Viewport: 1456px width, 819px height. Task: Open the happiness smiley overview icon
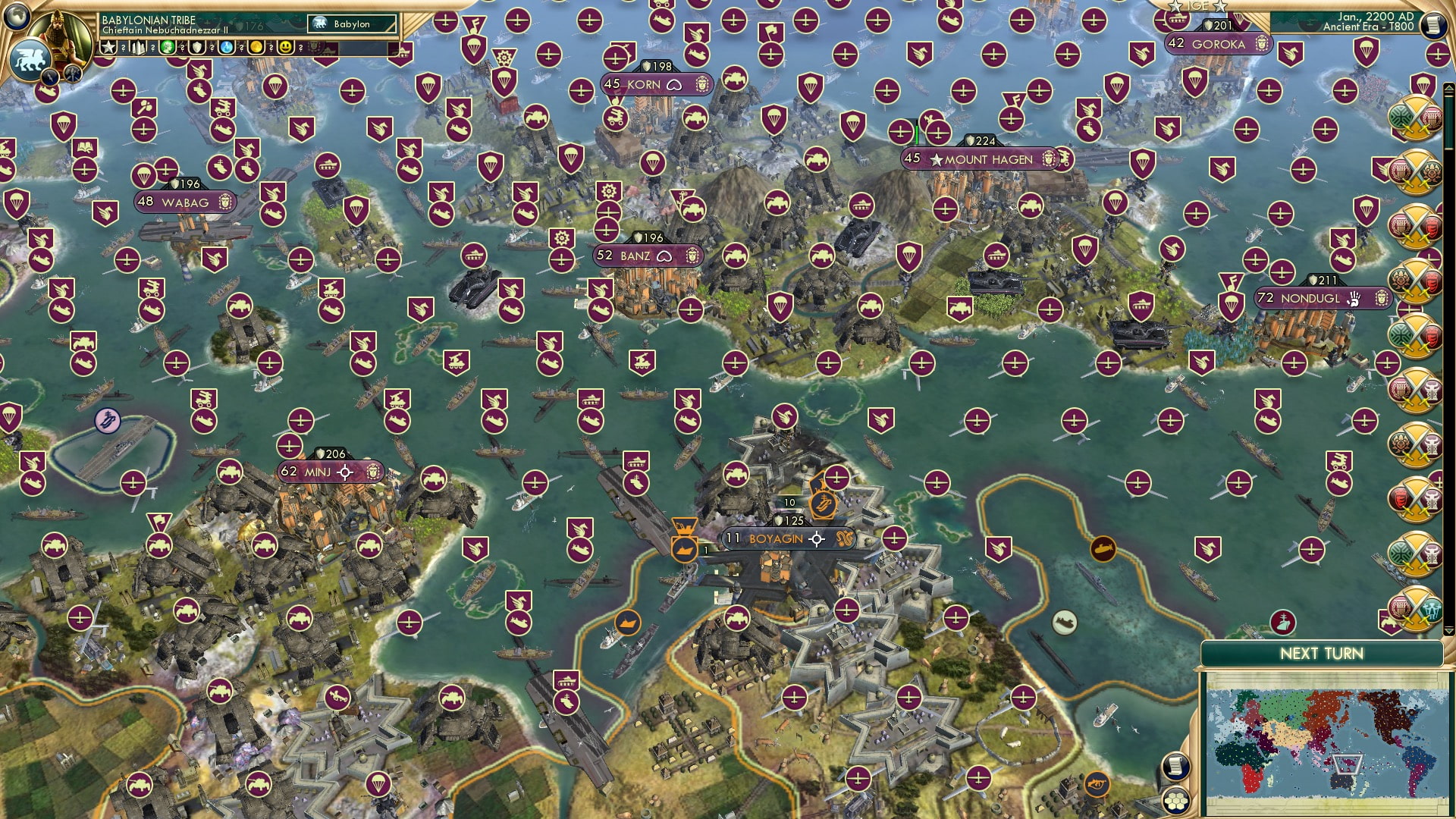pyautogui.click(x=284, y=47)
